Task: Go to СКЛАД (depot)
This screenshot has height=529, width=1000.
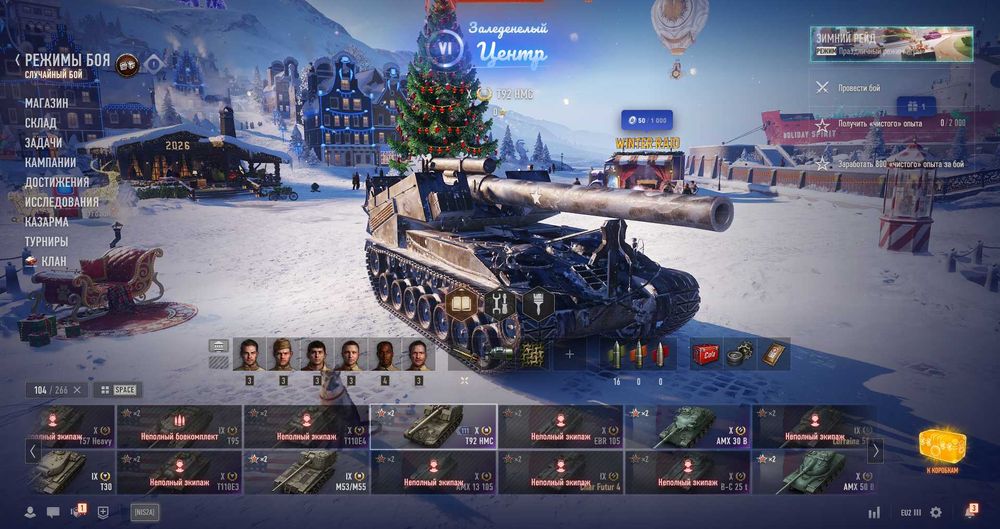Action: pyautogui.click(x=41, y=123)
